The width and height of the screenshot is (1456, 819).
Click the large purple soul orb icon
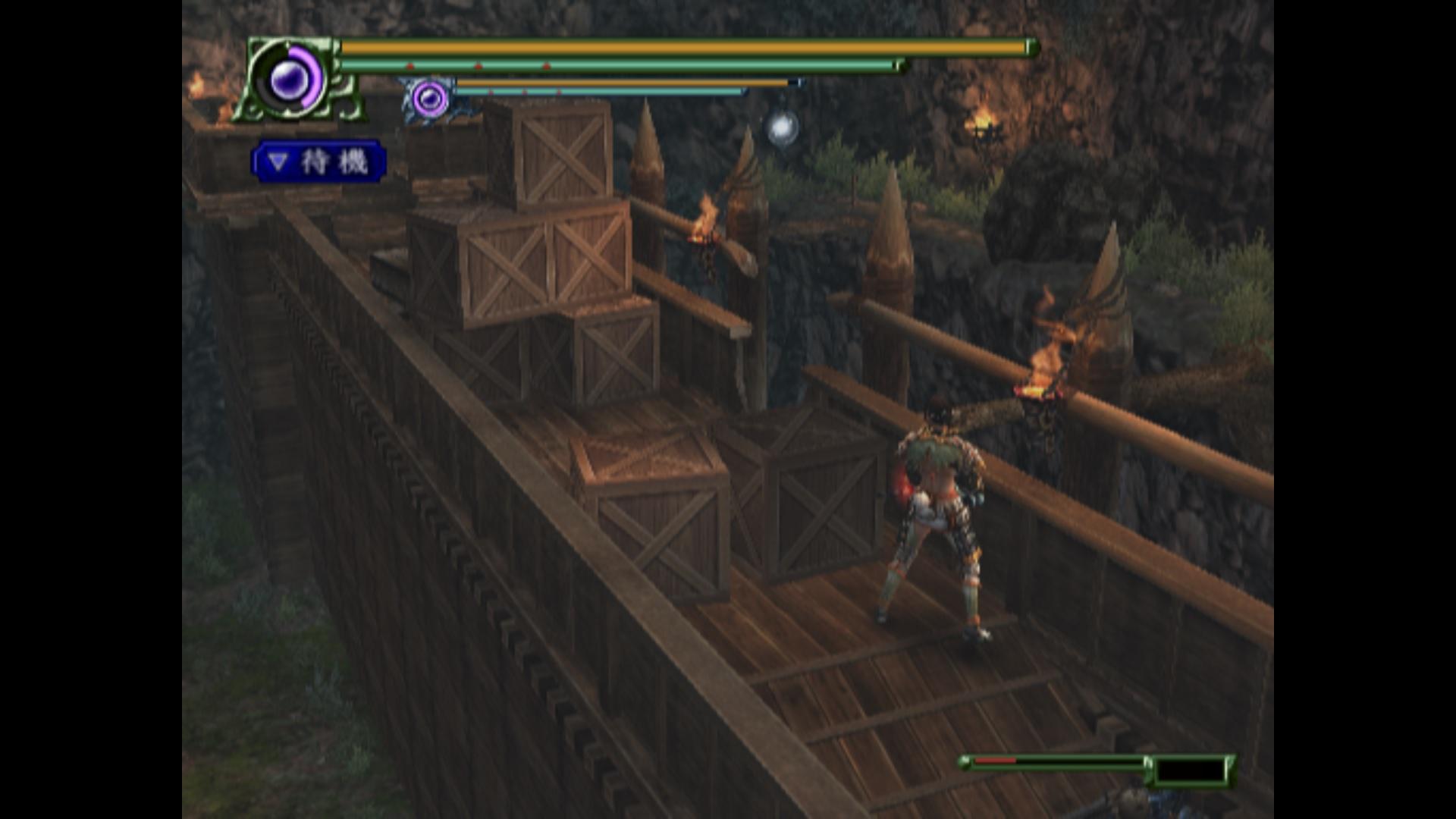pos(288,79)
